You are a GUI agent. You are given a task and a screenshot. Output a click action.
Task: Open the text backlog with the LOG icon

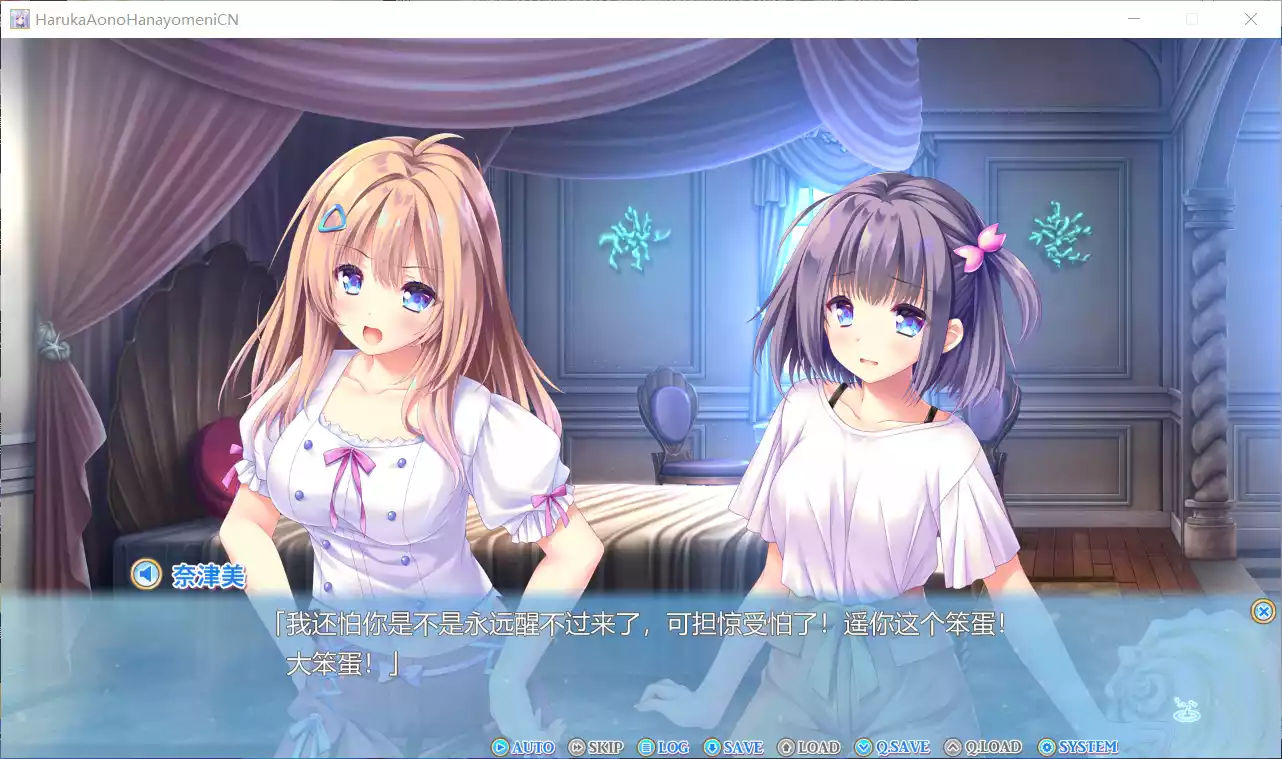[x=644, y=746]
